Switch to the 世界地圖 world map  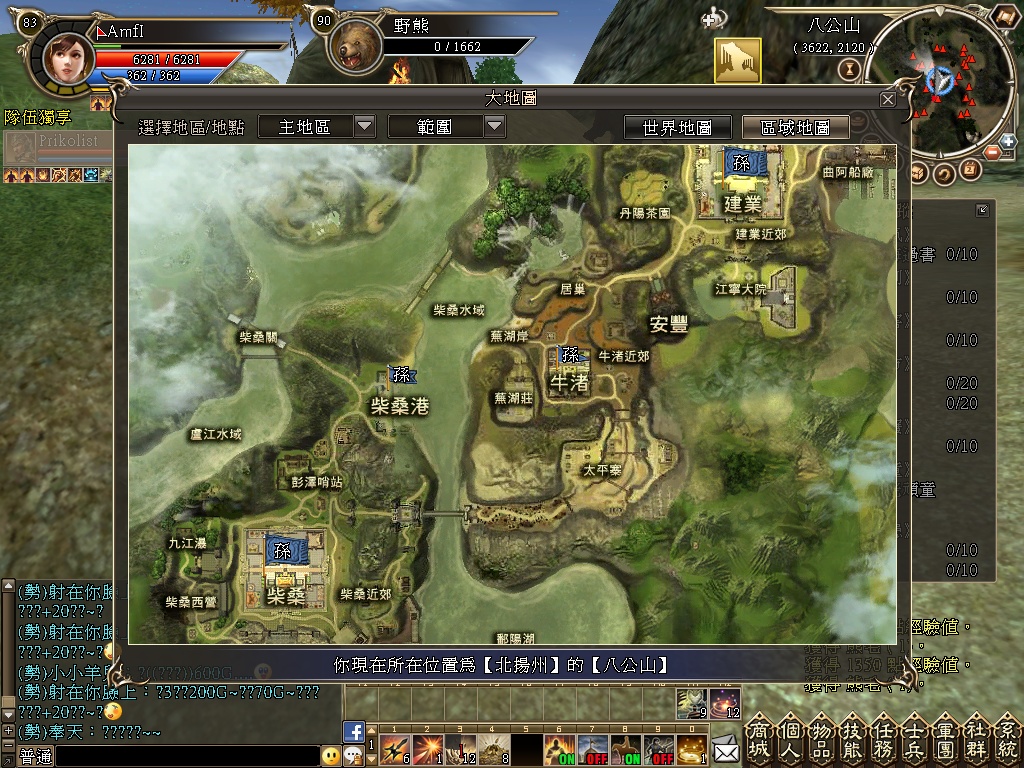(x=677, y=127)
